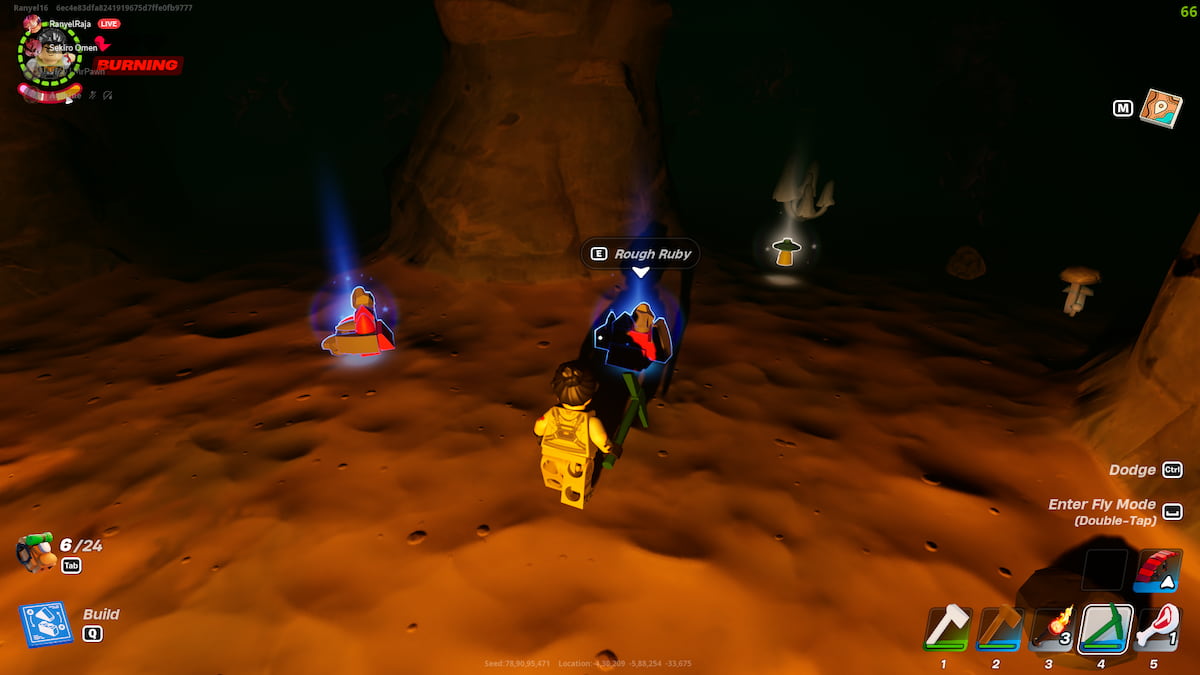Screen dimensions: 1200x675
Task: Open the backpack inventory icon
Action: [36, 552]
